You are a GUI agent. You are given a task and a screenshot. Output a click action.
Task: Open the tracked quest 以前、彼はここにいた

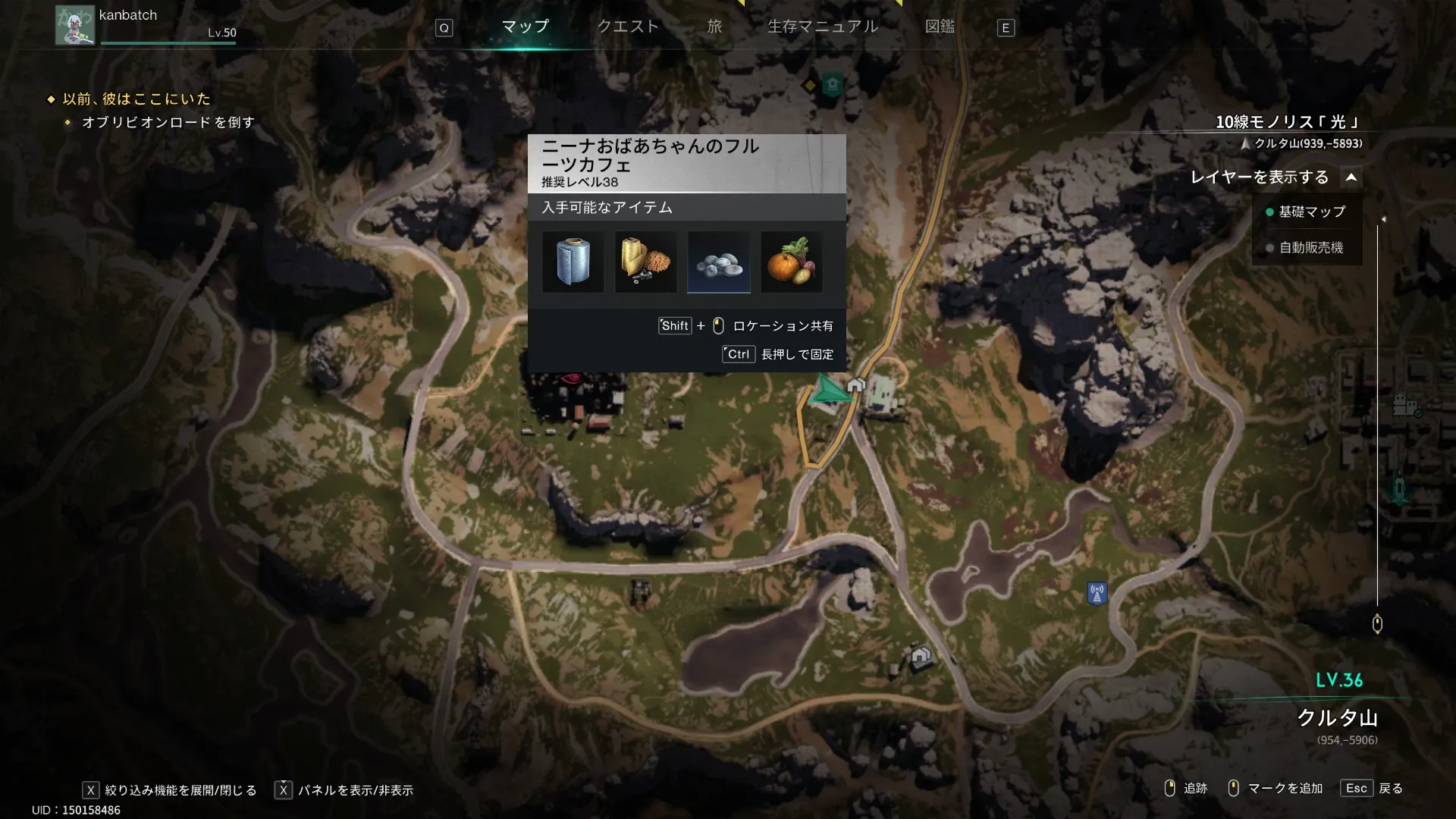[136, 99]
